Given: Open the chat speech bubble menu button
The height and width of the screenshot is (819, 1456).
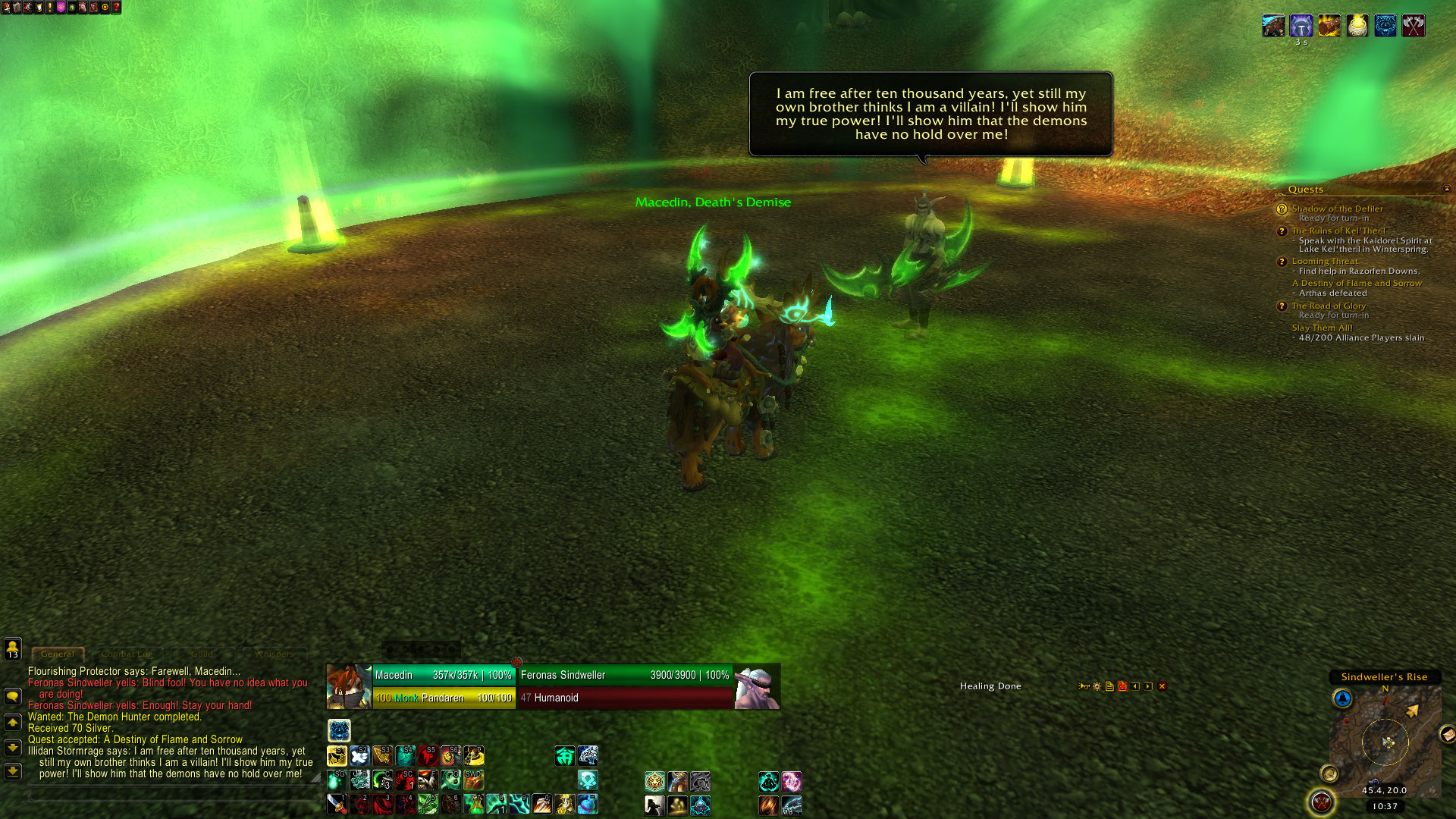Looking at the screenshot, I should pos(13,696).
